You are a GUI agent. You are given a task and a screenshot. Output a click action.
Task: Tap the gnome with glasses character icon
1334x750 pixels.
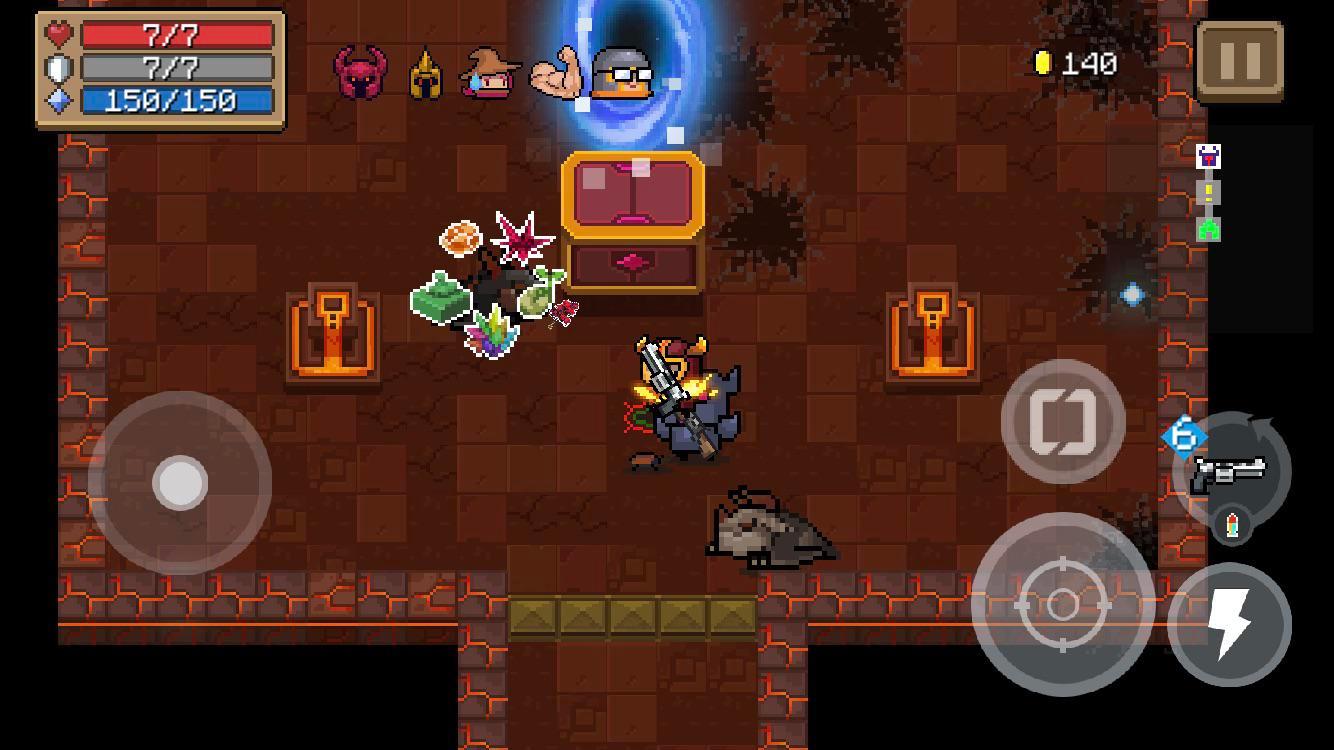[x=621, y=72]
